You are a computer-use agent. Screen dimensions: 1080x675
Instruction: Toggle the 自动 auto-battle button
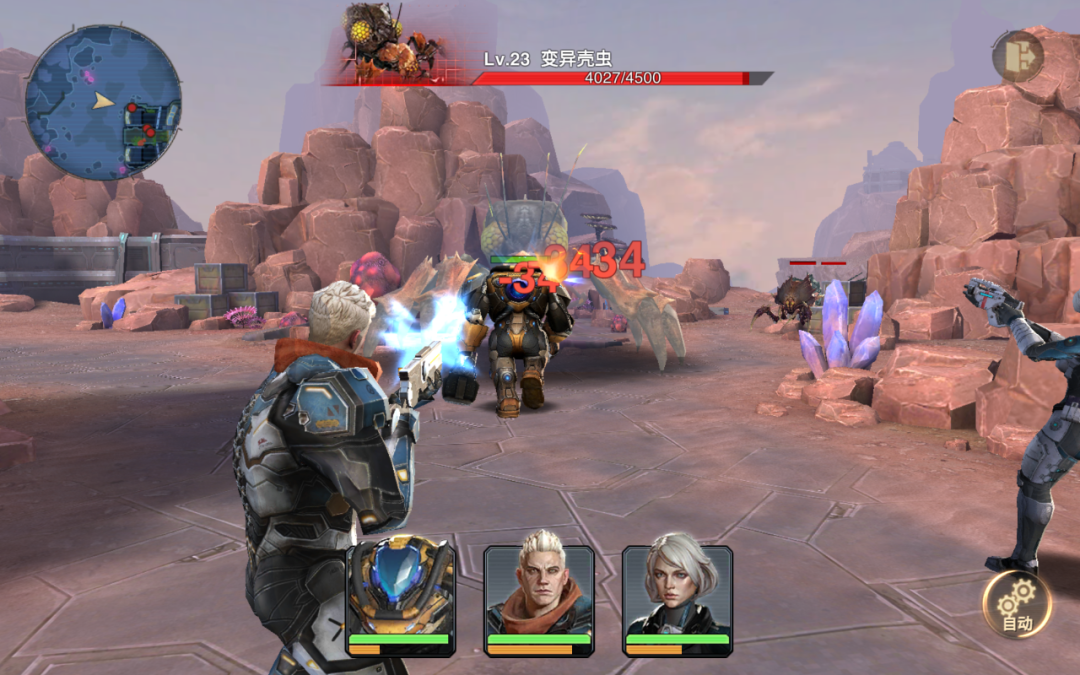1017,604
